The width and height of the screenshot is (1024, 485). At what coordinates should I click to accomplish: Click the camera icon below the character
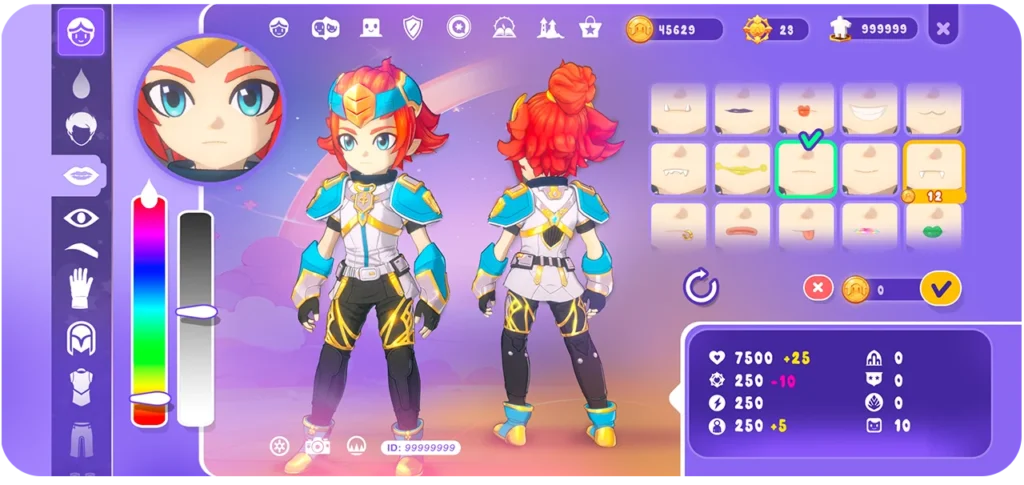317,445
